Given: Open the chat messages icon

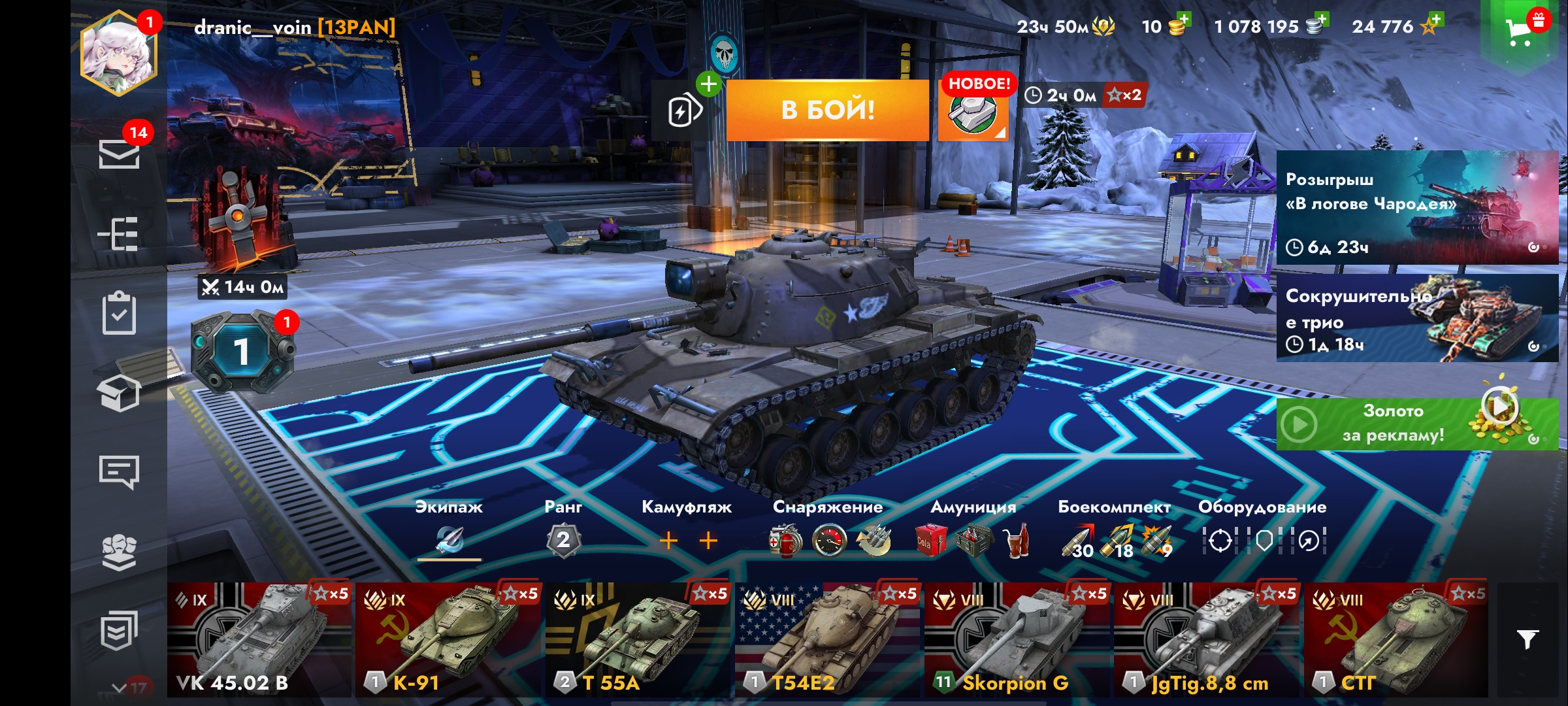Looking at the screenshot, I should [119, 471].
